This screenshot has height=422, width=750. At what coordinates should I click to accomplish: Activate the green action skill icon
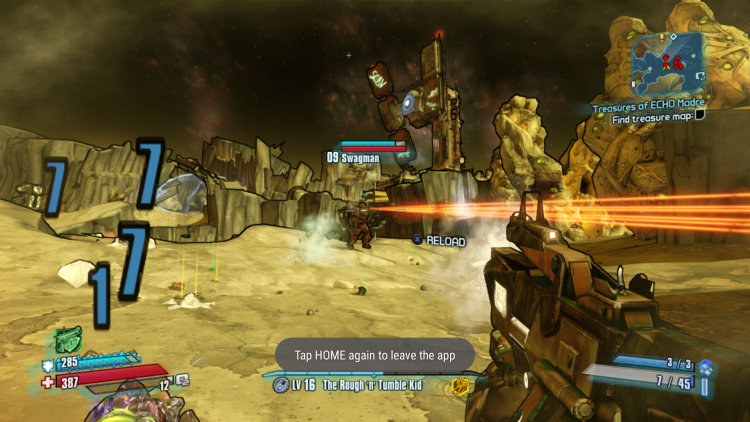point(67,340)
